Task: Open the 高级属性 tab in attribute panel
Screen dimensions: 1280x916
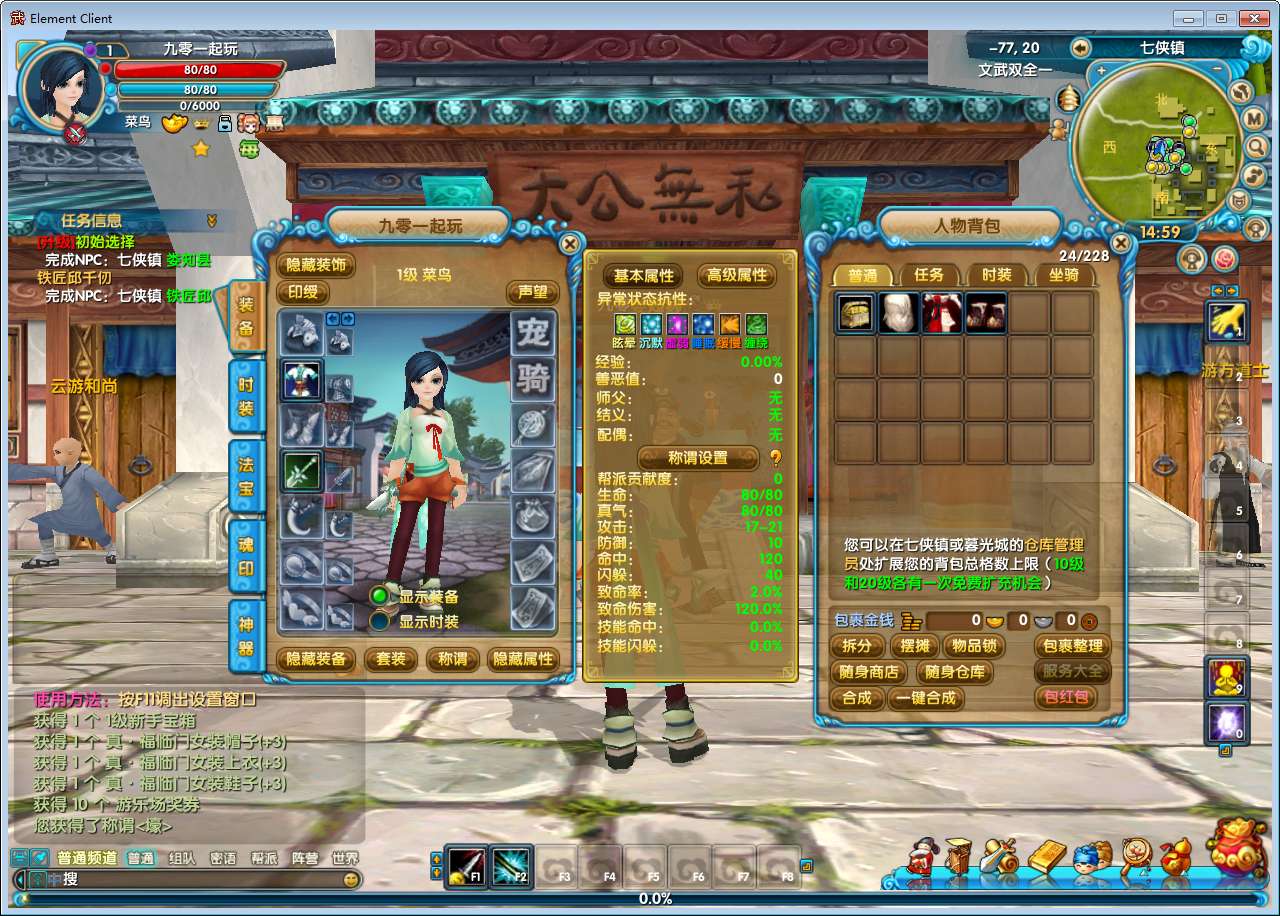Action: tap(737, 276)
